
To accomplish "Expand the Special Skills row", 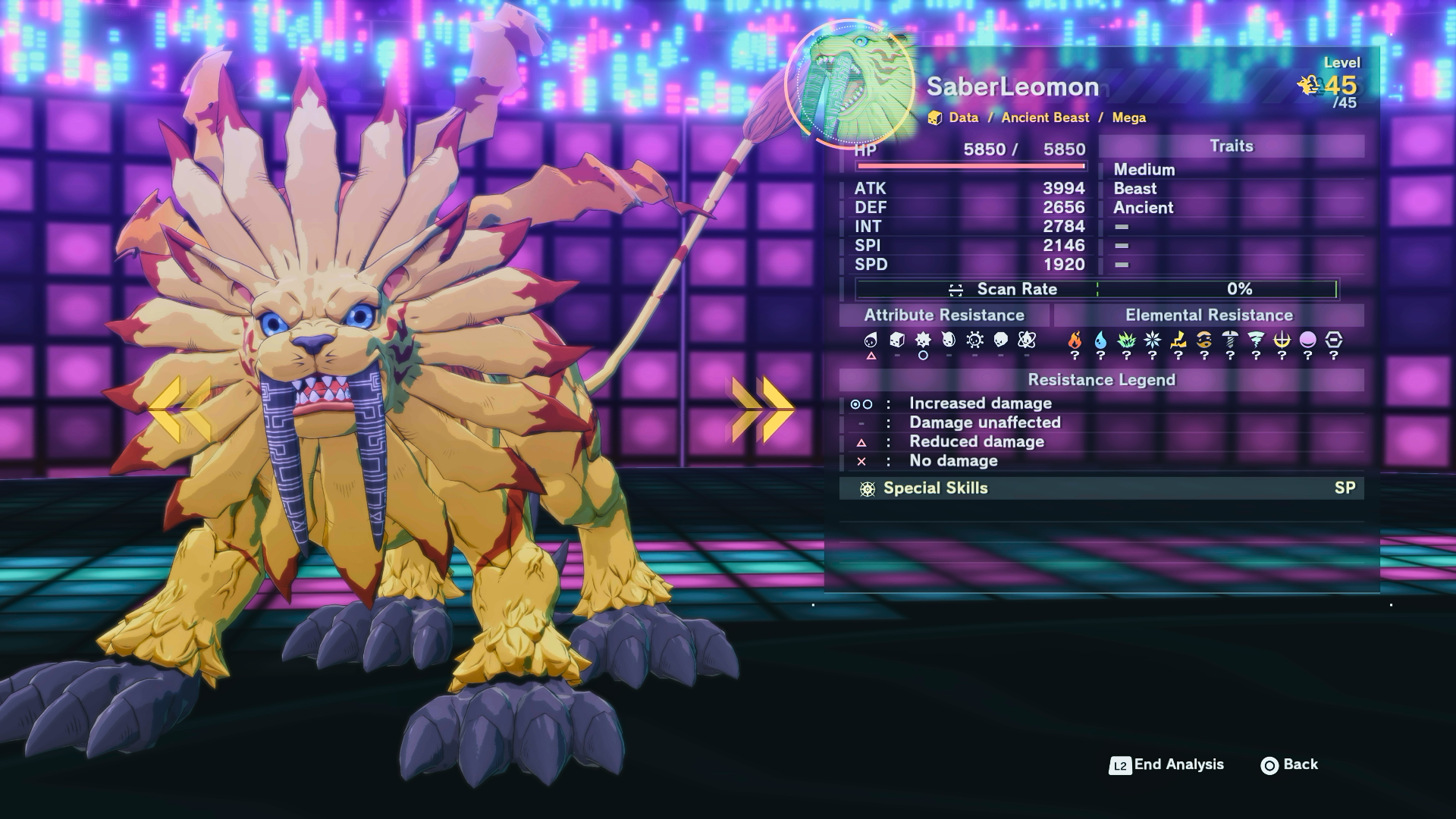I will 1101,488.
